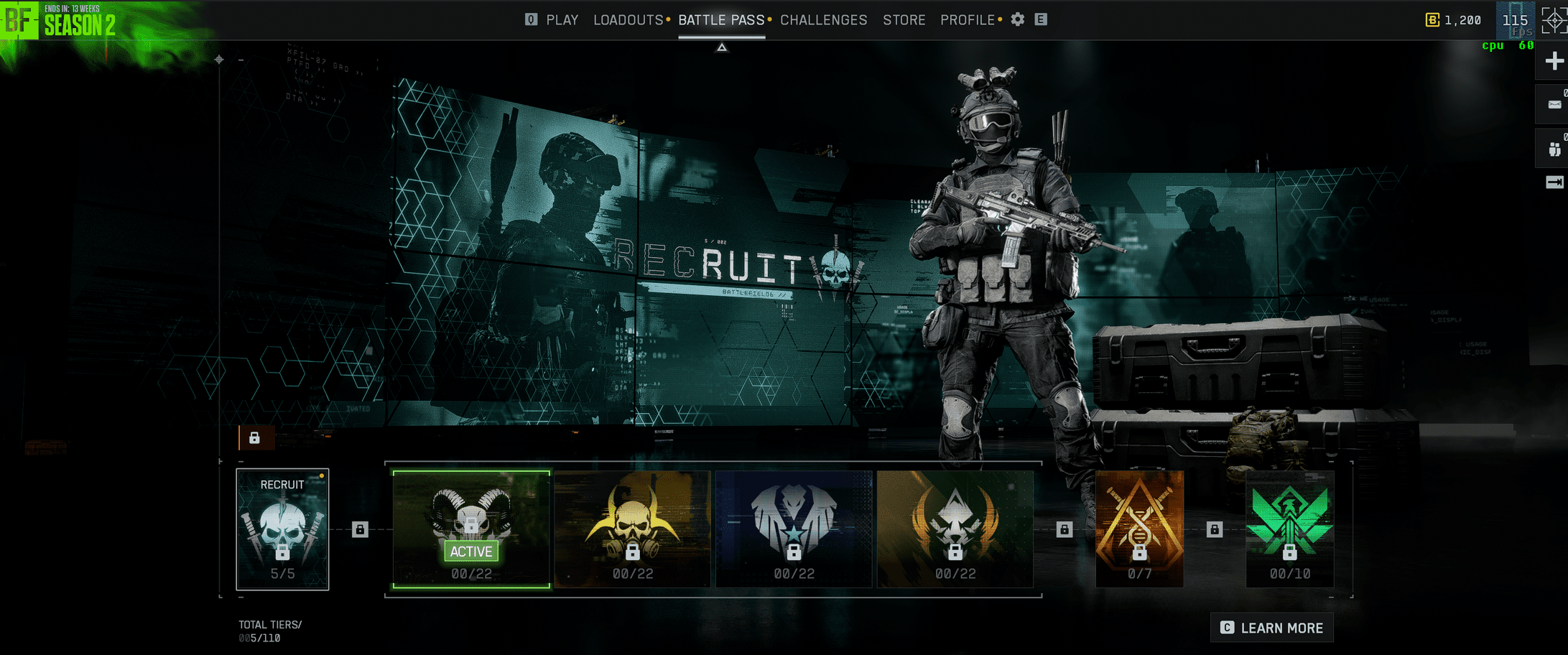This screenshot has width=1568, height=655.
Task: Select the orange DNA swords emblem tile
Action: tap(1139, 529)
